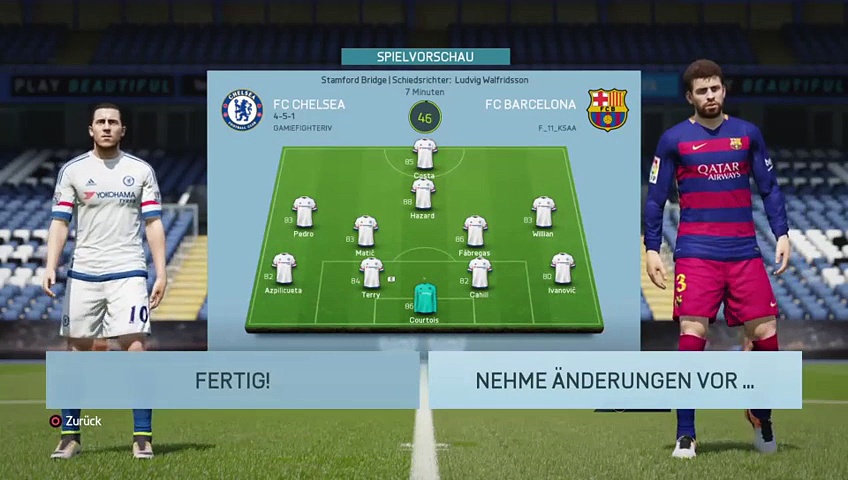The height and width of the screenshot is (480, 848).
Task: Select midfielder Matić
Action: tap(366, 231)
